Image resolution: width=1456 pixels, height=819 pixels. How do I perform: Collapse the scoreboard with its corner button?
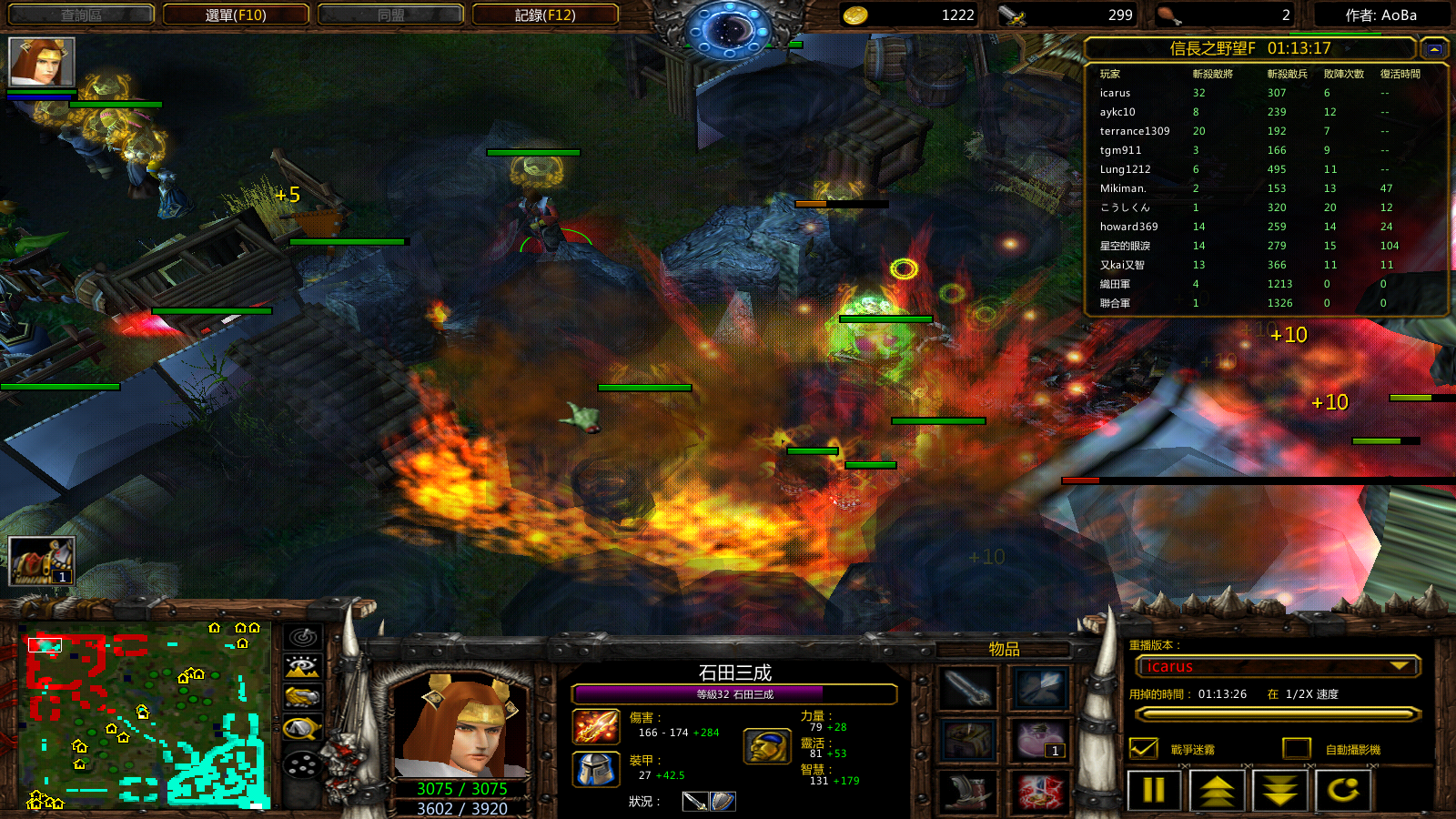click(1434, 49)
